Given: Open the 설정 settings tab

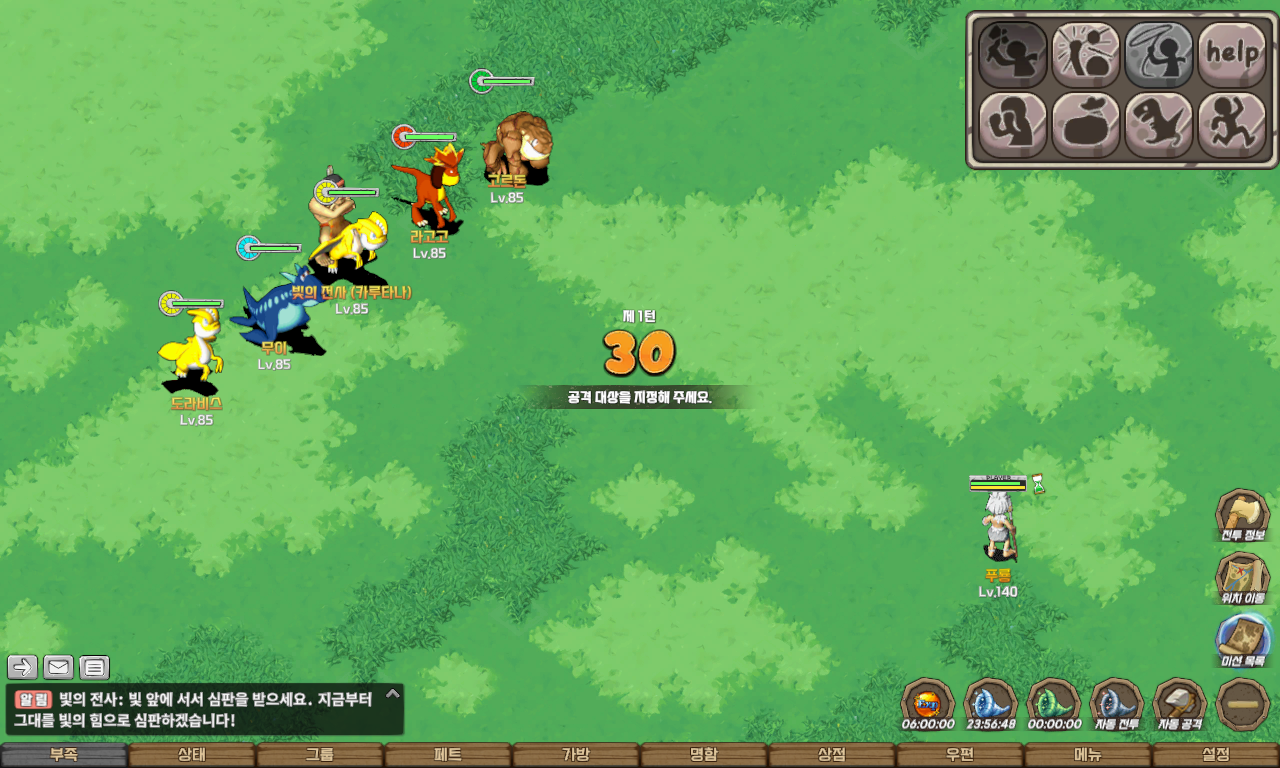Looking at the screenshot, I should (1215, 755).
